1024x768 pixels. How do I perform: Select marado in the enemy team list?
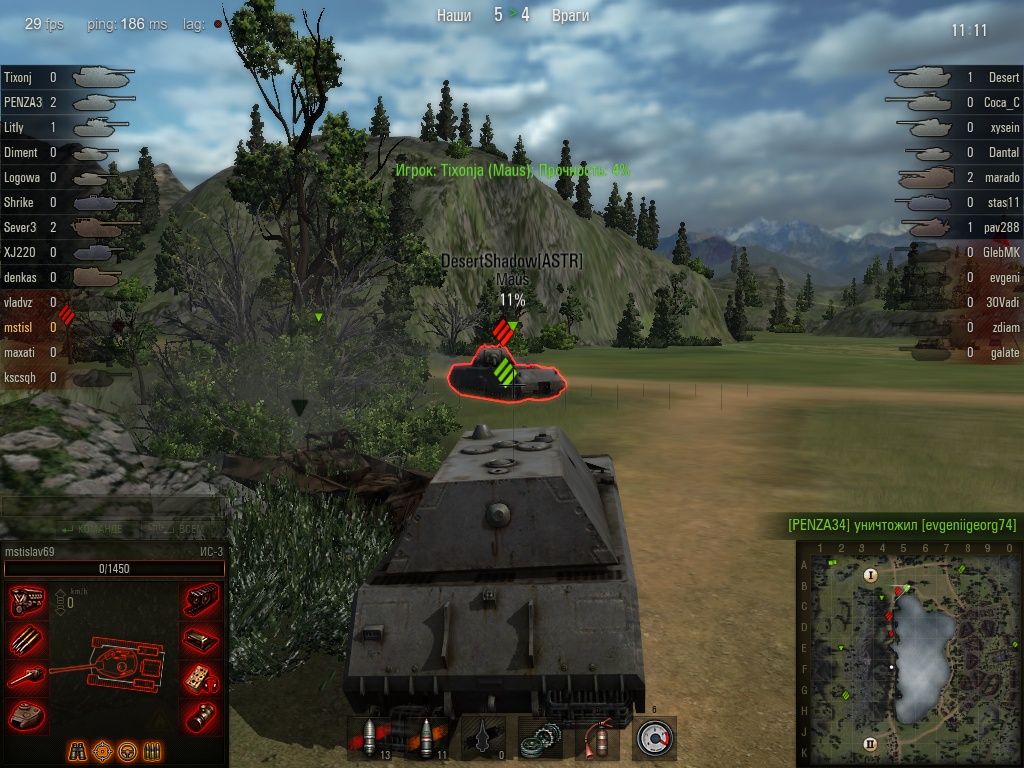(1002, 177)
